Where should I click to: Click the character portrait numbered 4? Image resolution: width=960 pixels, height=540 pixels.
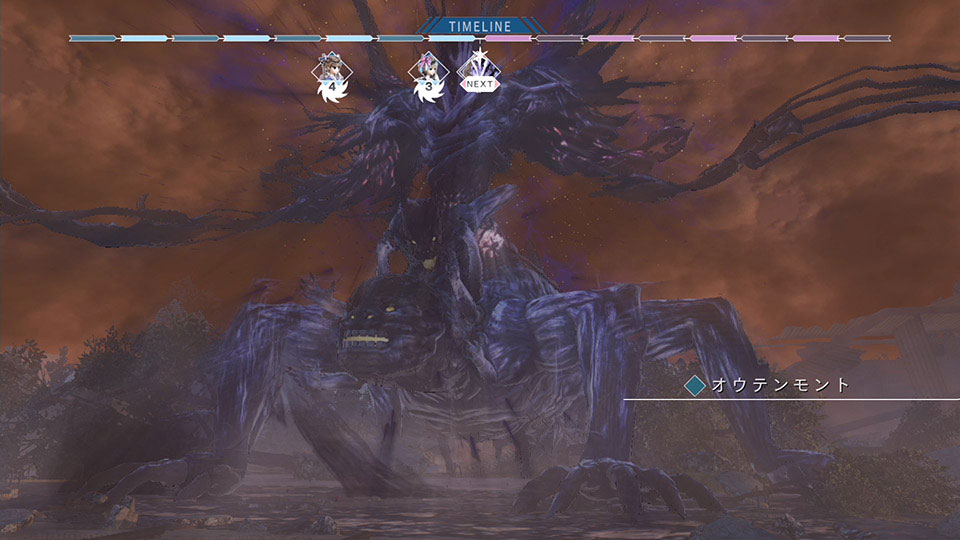327,72
